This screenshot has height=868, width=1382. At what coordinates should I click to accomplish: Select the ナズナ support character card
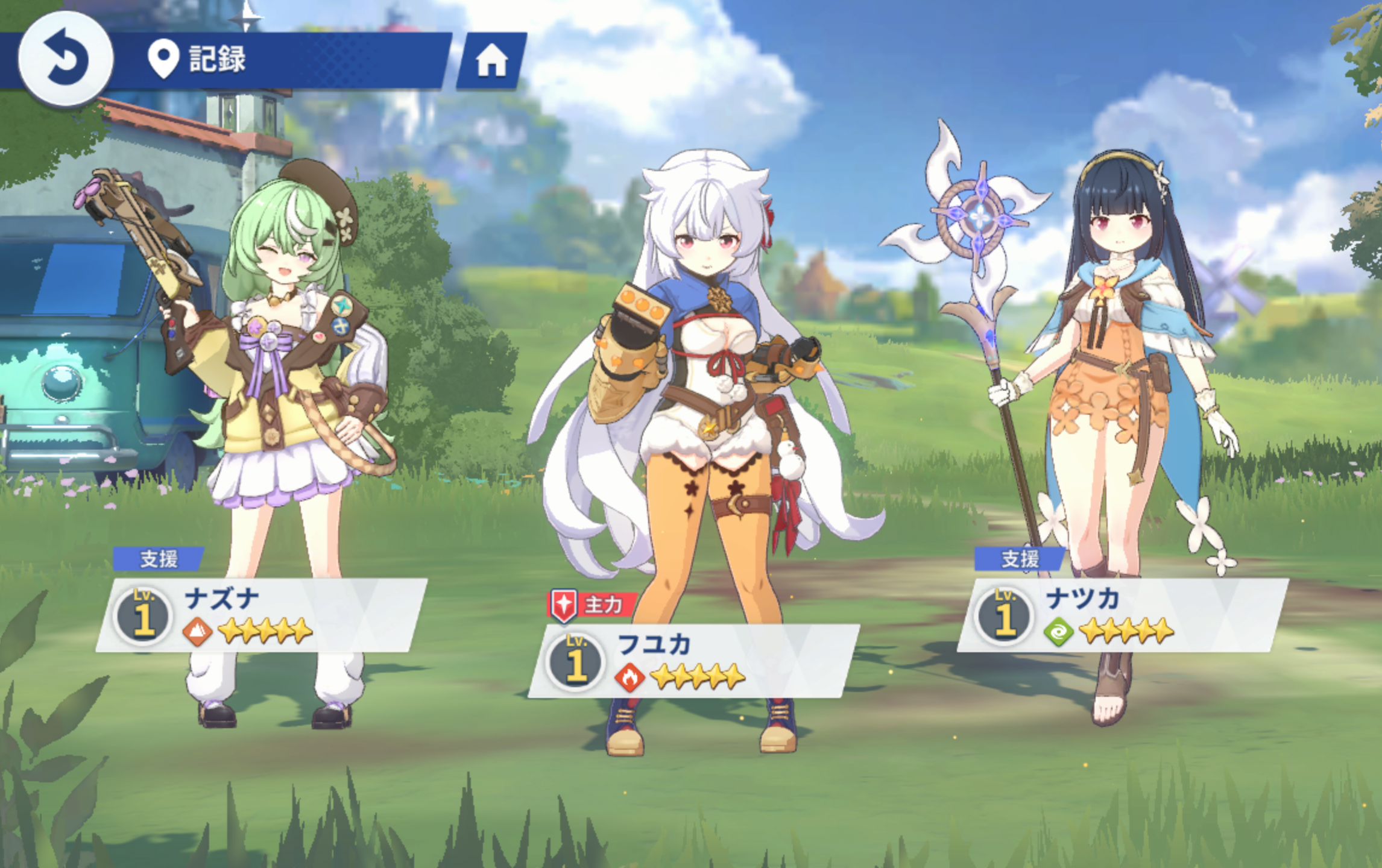coord(262,615)
